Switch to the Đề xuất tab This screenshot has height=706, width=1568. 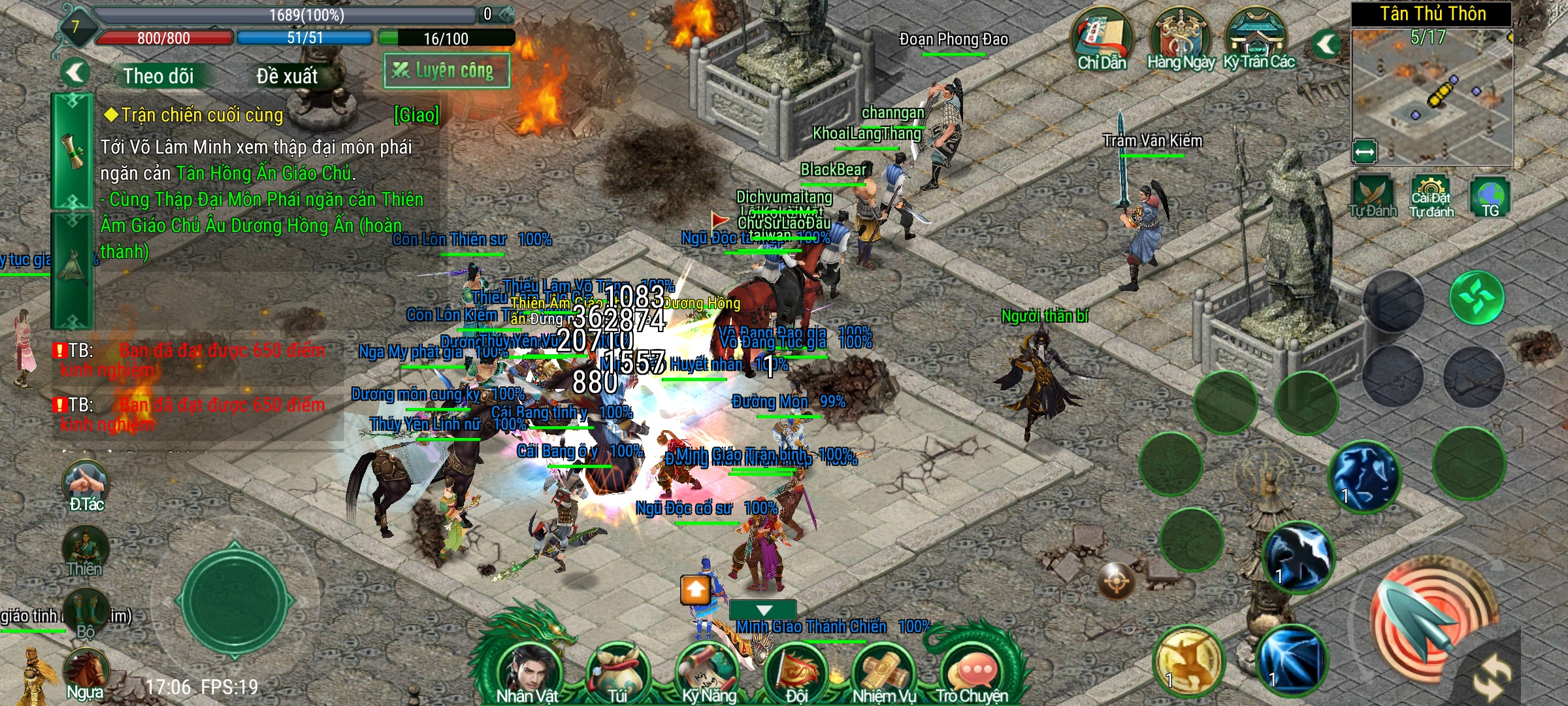[287, 76]
